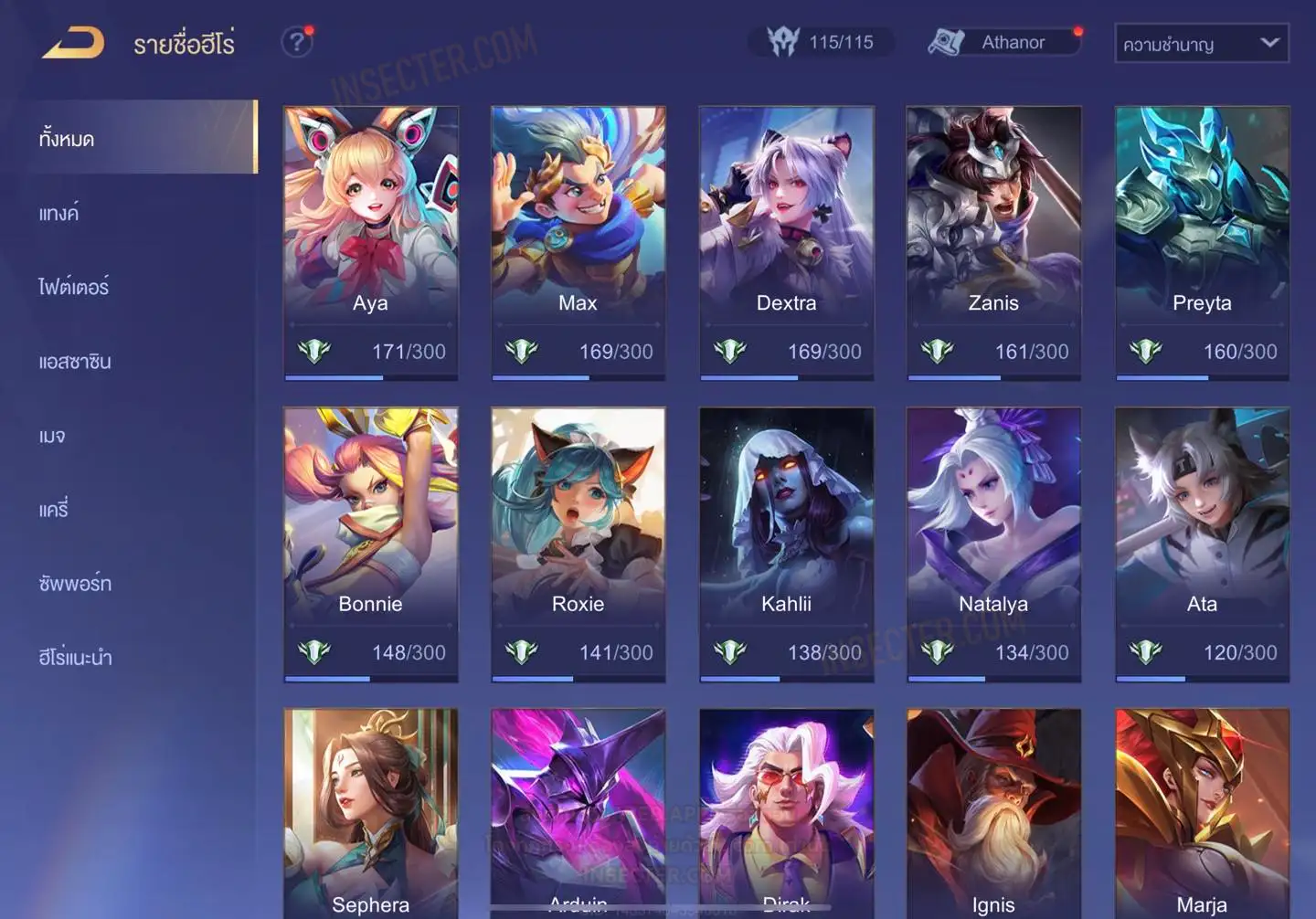Switch to the เมจ tab
Screen dimensions: 1316x919
pyautogui.click(x=52, y=436)
